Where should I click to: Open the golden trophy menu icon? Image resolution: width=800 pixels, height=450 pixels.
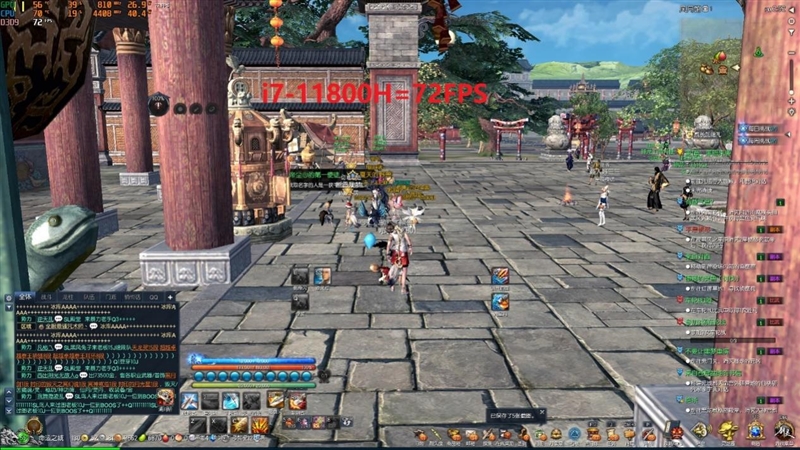727,430
